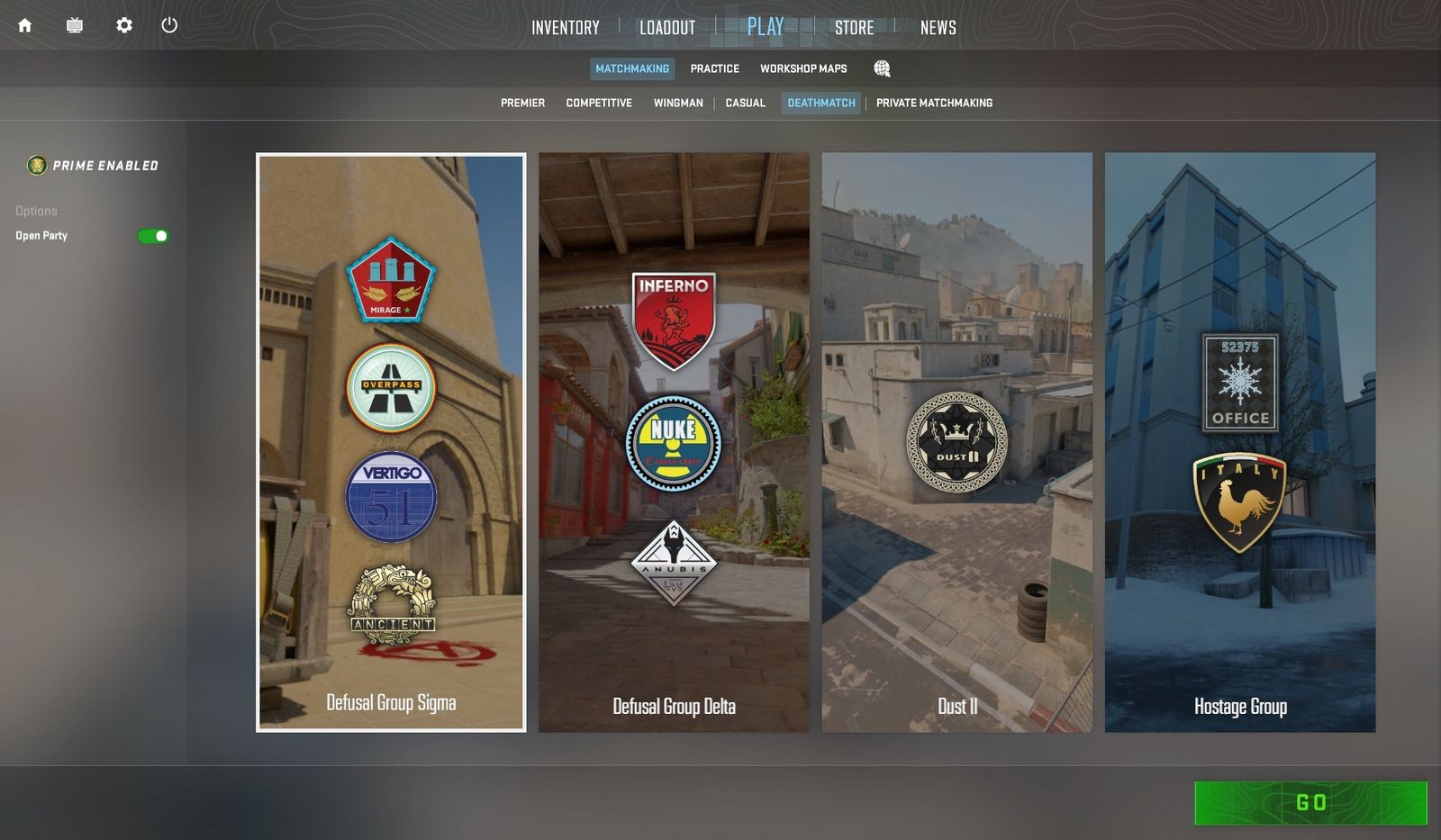Switch to the STORE menu item
Viewport: 1441px width, 840px height.
point(855,27)
